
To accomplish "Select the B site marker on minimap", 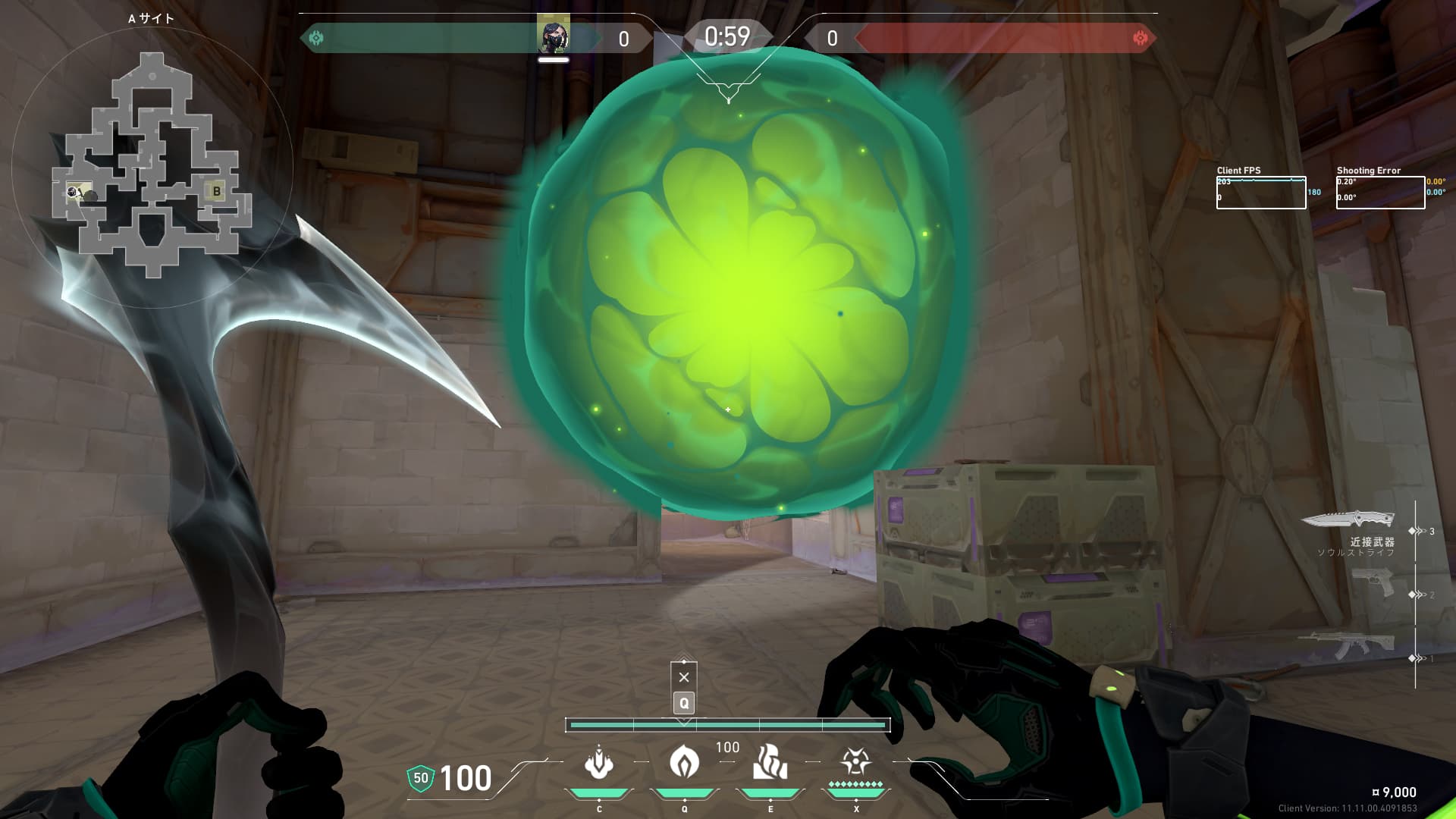I will click(217, 191).
